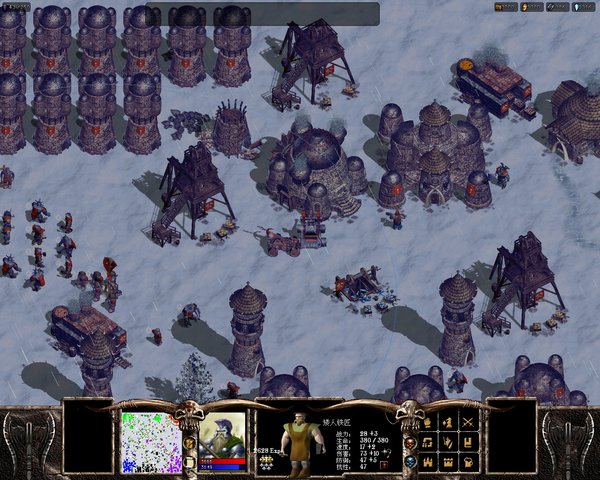600x480 pixels.
Task: Activate the raised fist command icon
Action: point(428,421)
